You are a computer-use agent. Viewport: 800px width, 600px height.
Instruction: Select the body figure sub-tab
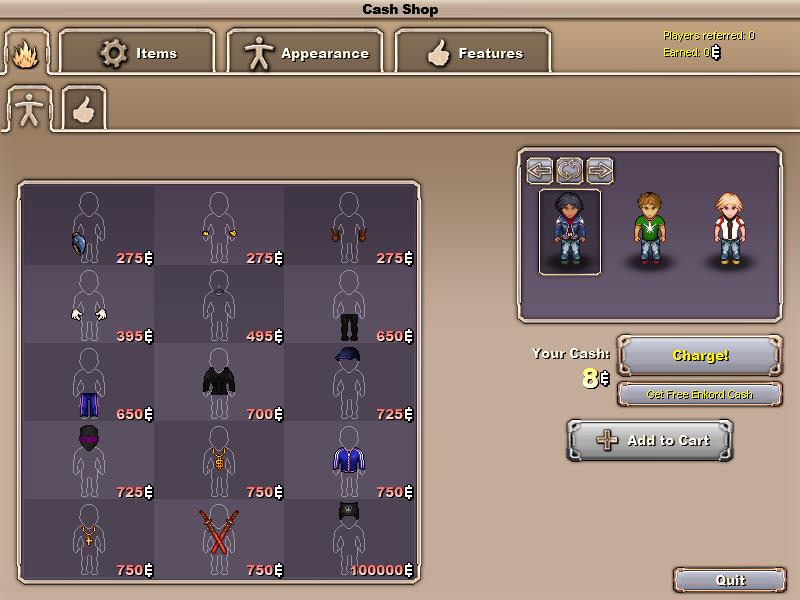pos(29,108)
